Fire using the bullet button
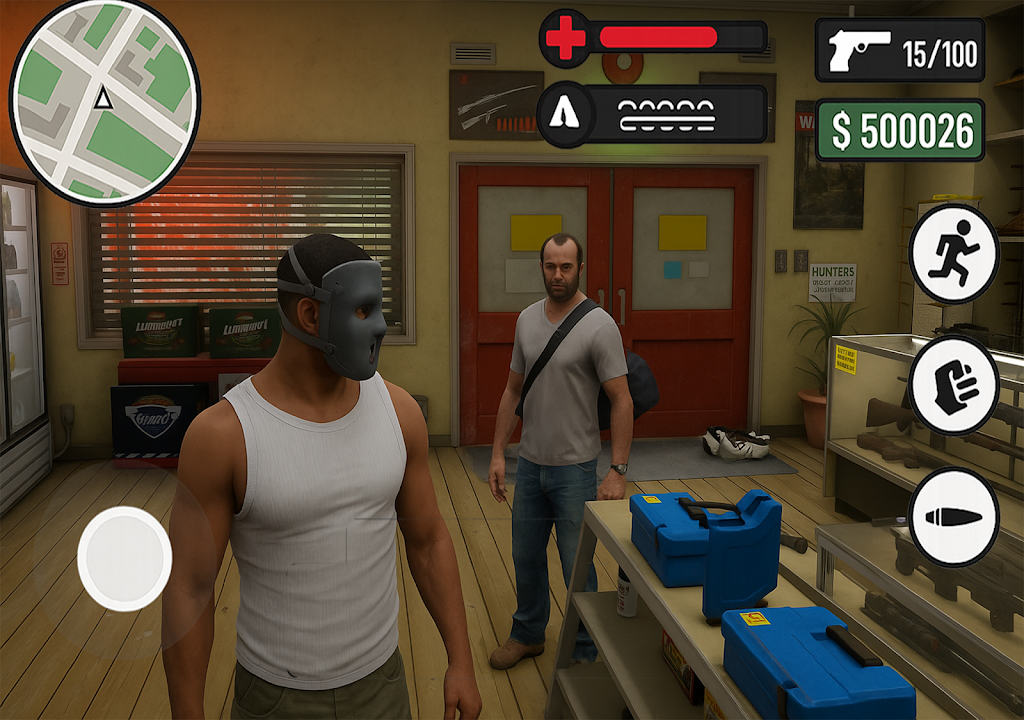 tap(953, 517)
